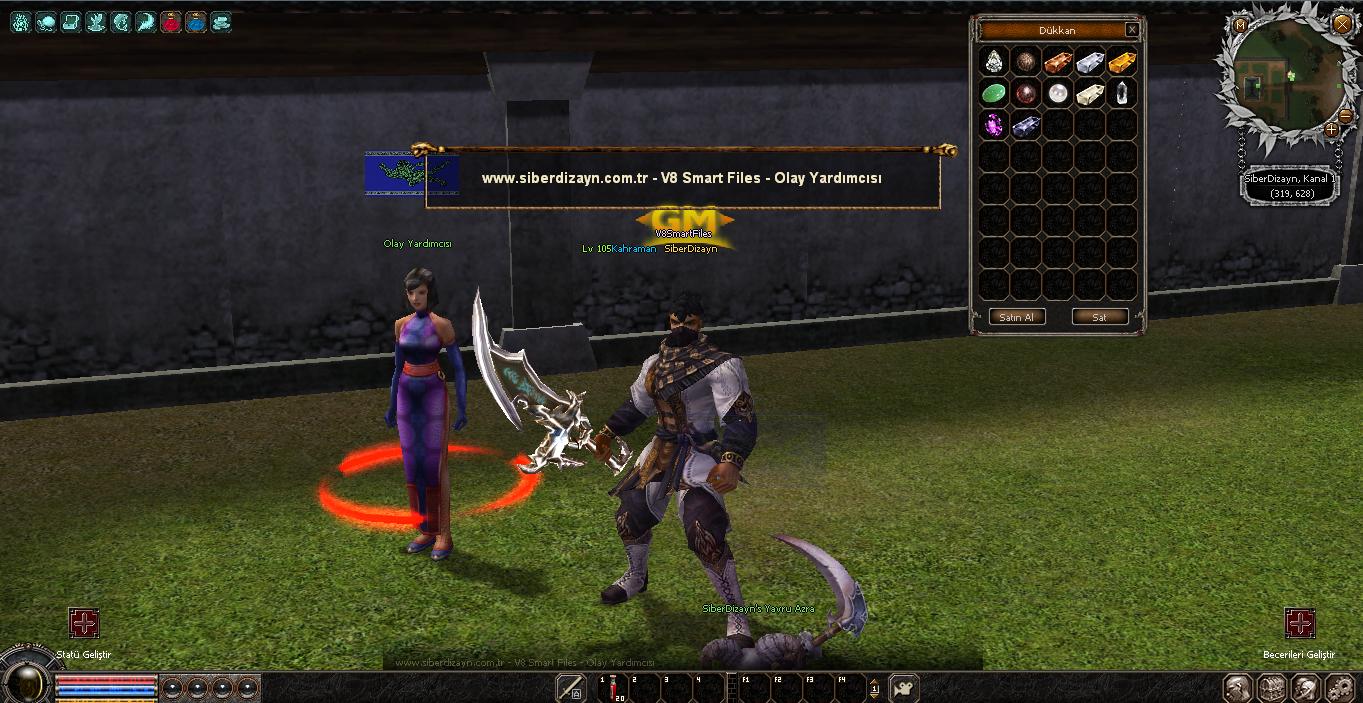Select the clear crystal shard in the shop

tap(1121, 94)
